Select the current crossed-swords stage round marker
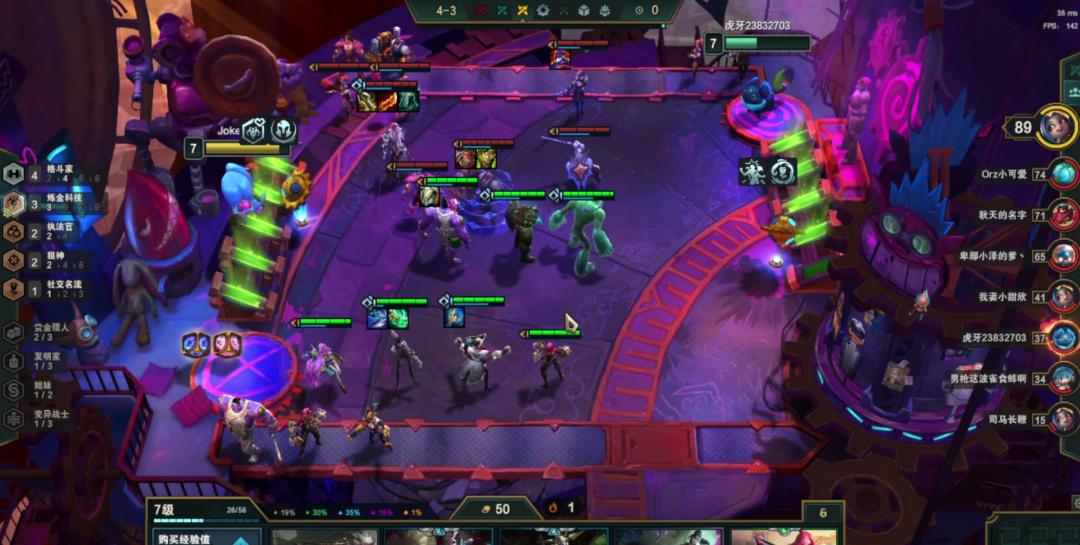The width and height of the screenshot is (1080, 545). click(521, 10)
